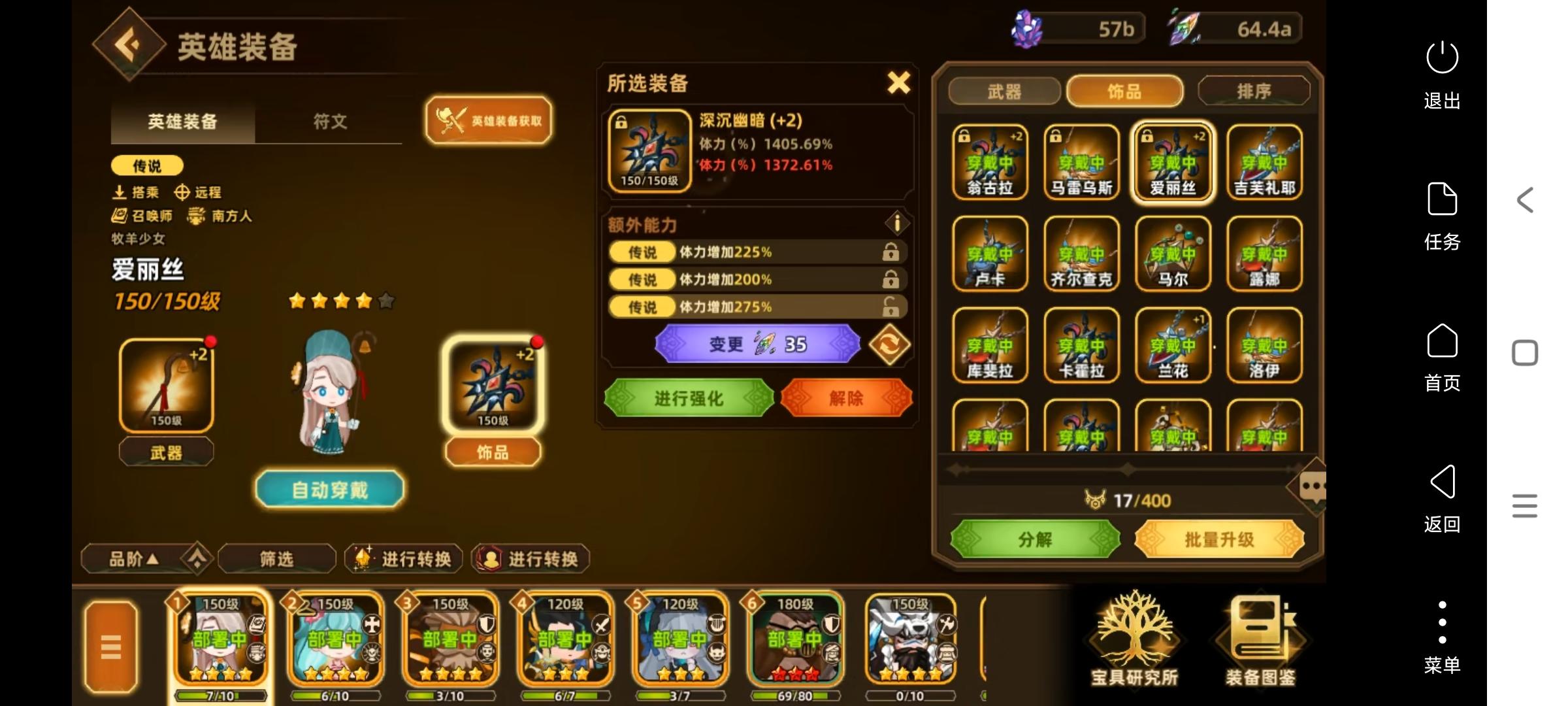
Task: Tap the 退出 power icon on right edge
Action: point(1443,58)
